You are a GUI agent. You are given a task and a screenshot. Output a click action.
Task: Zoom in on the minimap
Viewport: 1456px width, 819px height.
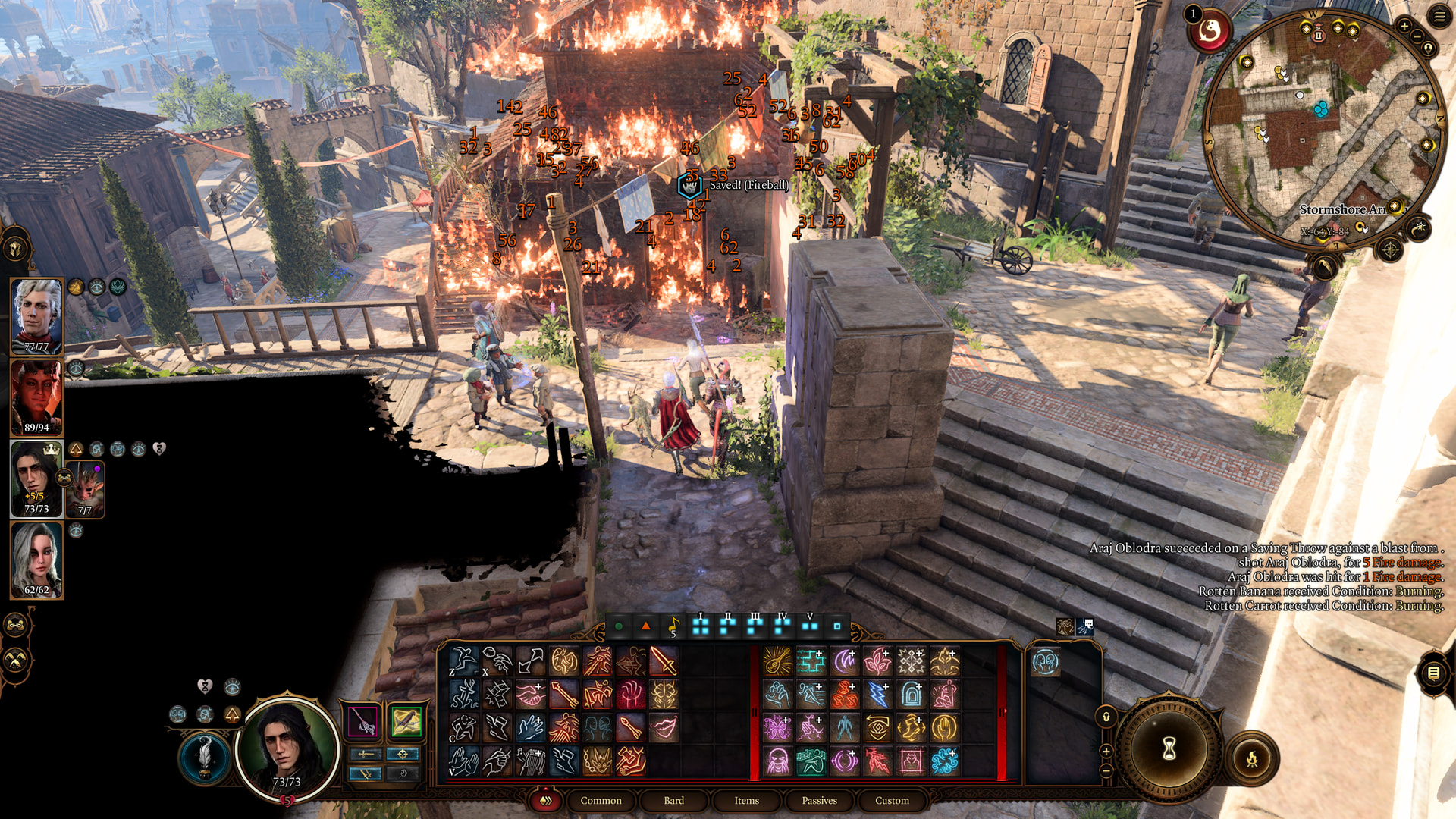1404,27
